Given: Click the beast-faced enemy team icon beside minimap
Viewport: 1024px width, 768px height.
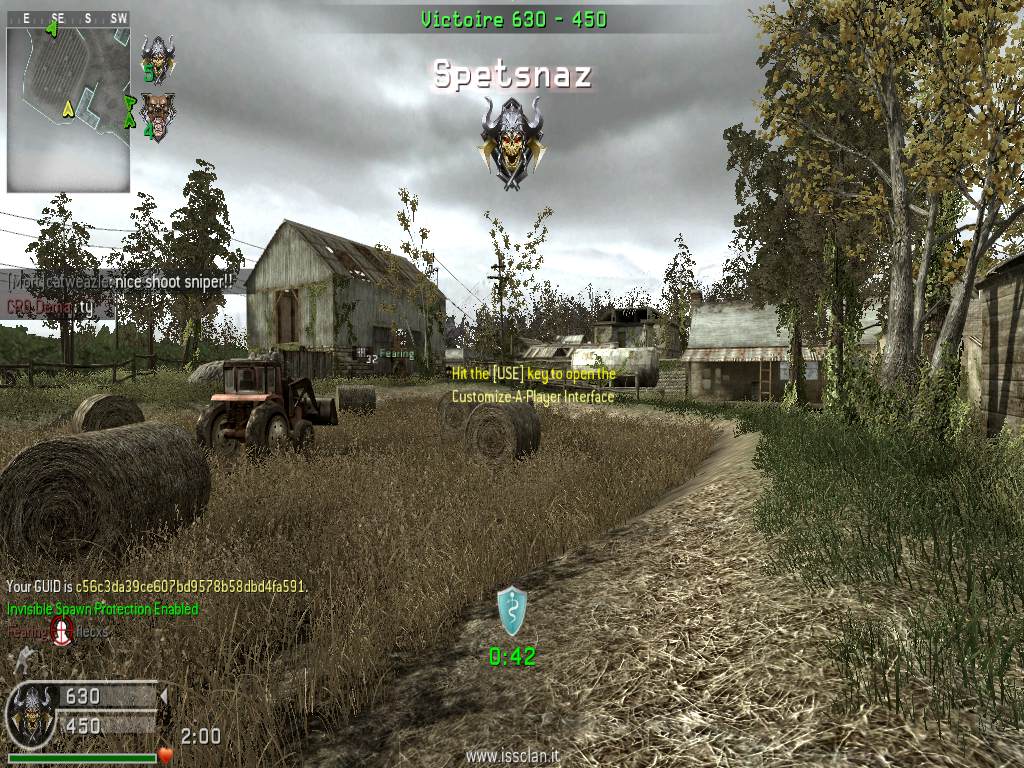Looking at the screenshot, I should click(x=154, y=114).
